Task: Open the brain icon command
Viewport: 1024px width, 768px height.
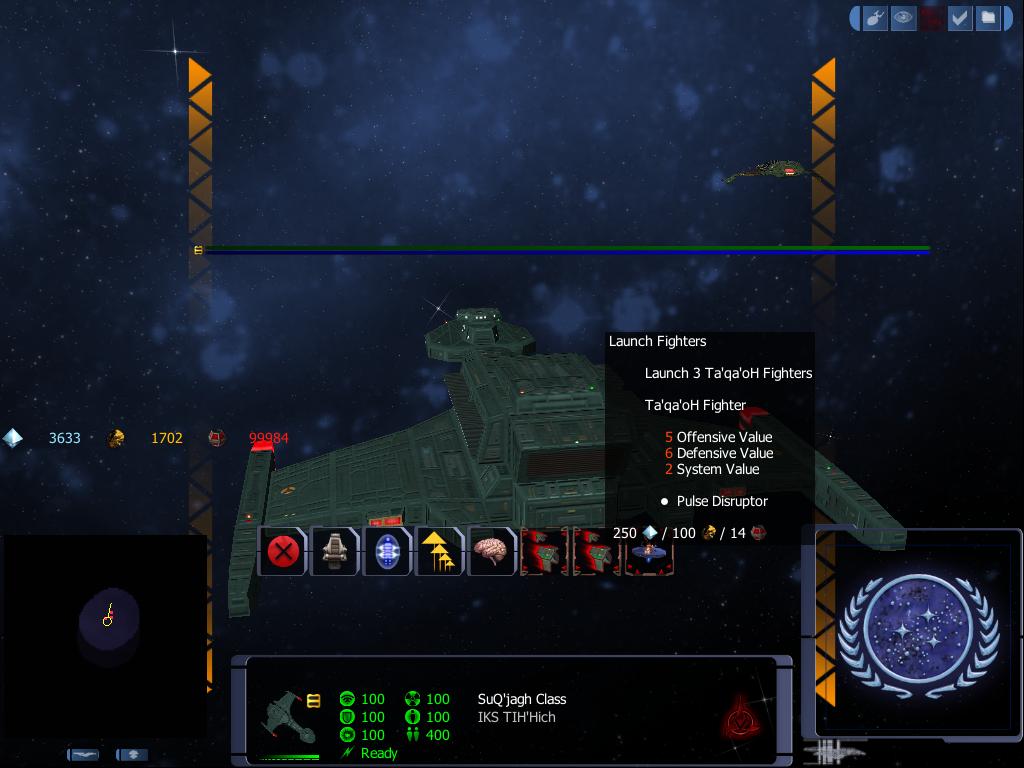Action: click(491, 551)
